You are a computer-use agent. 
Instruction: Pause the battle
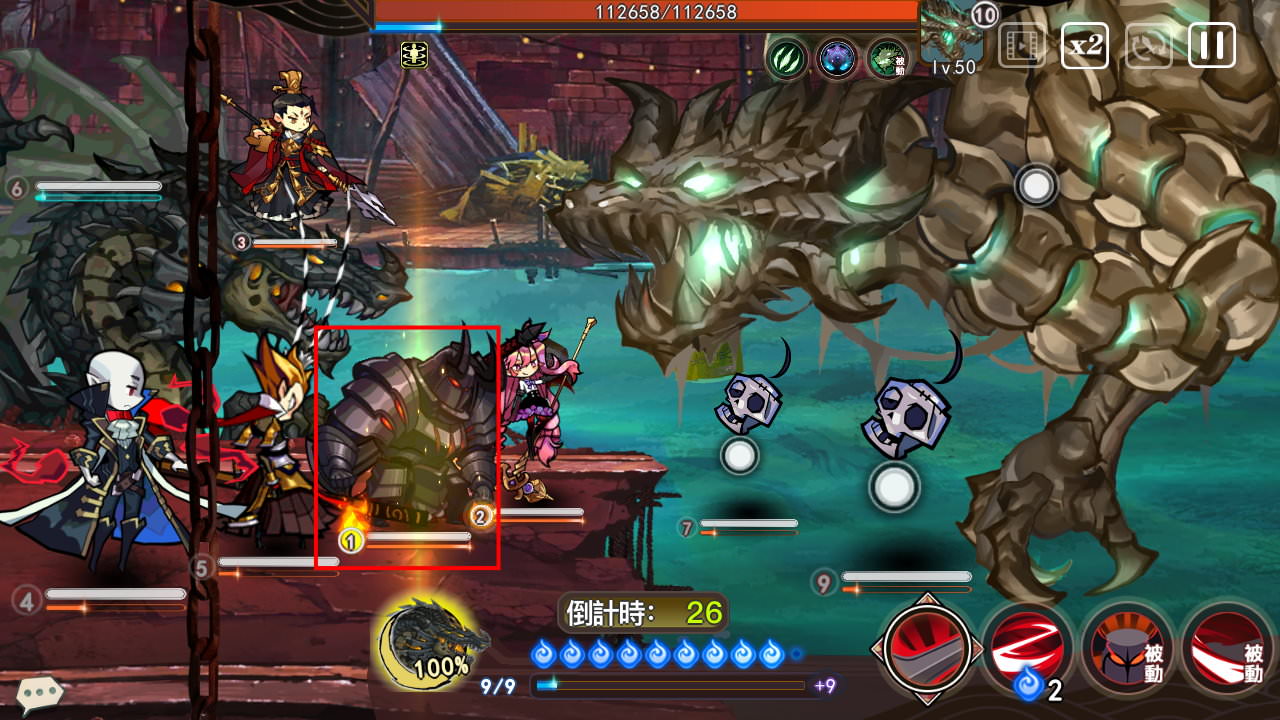pyautogui.click(x=1211, y=45)
